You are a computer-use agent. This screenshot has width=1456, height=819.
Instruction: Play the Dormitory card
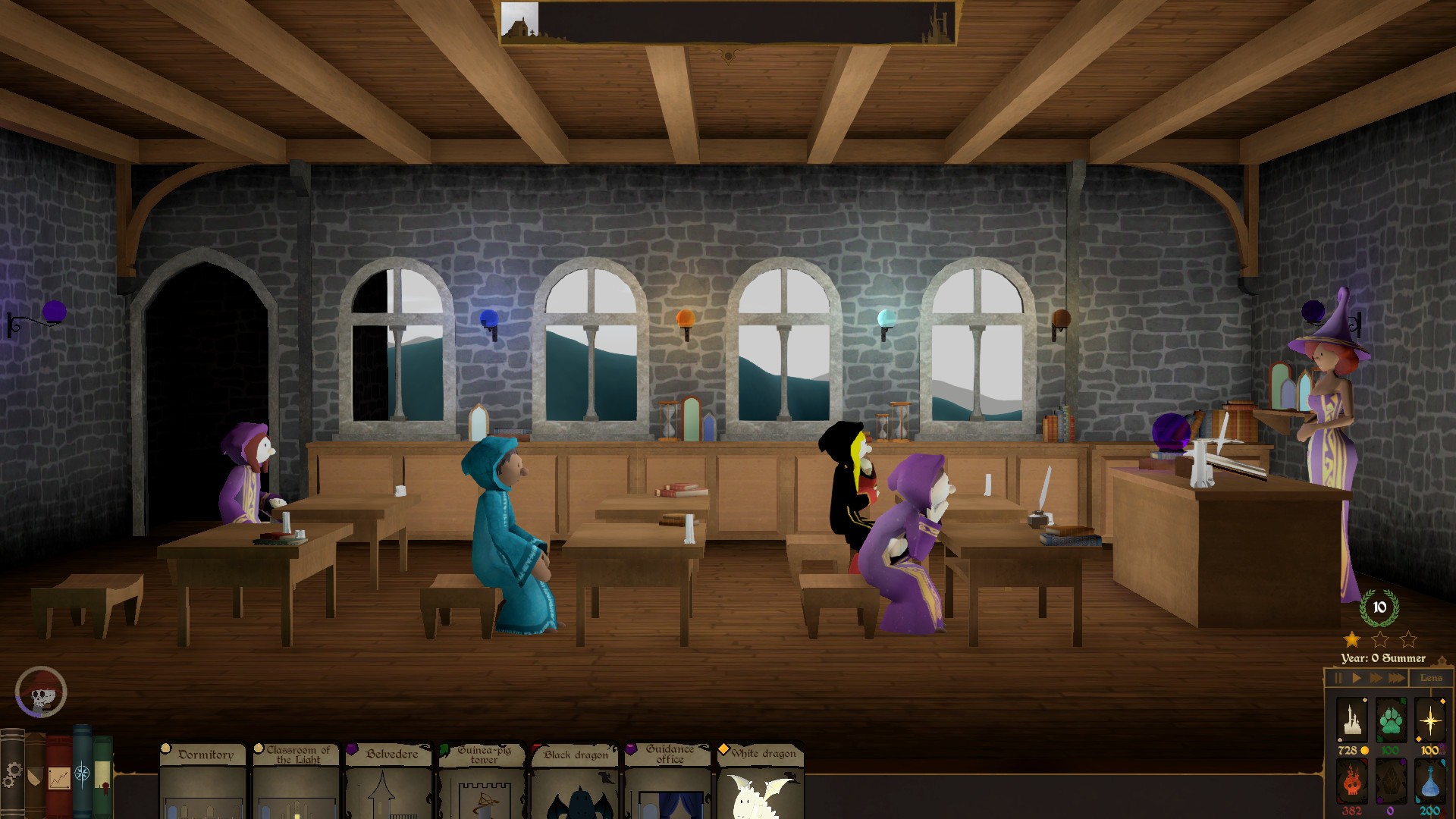coord(202,785)
